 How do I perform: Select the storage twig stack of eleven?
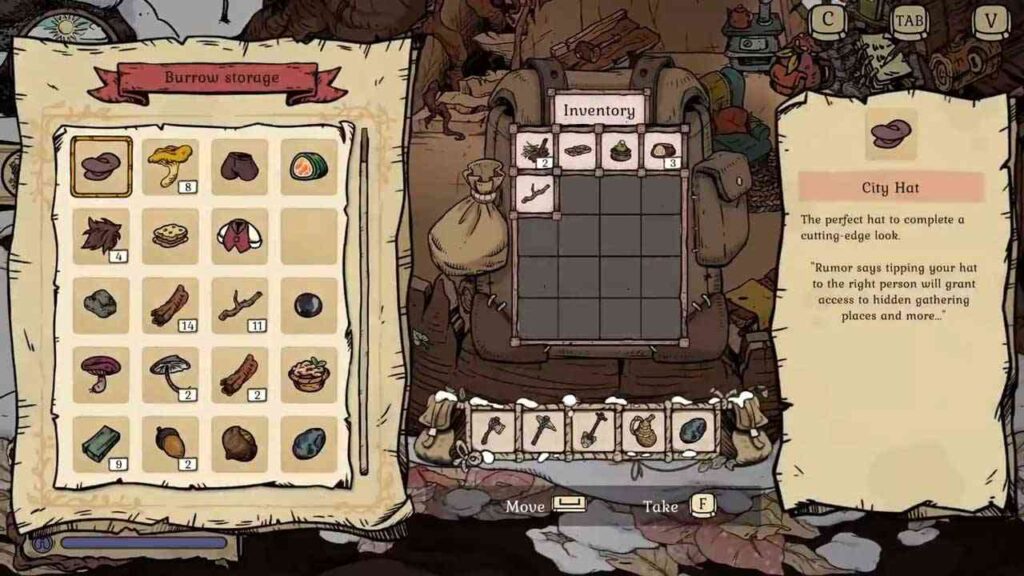point(239,305)
